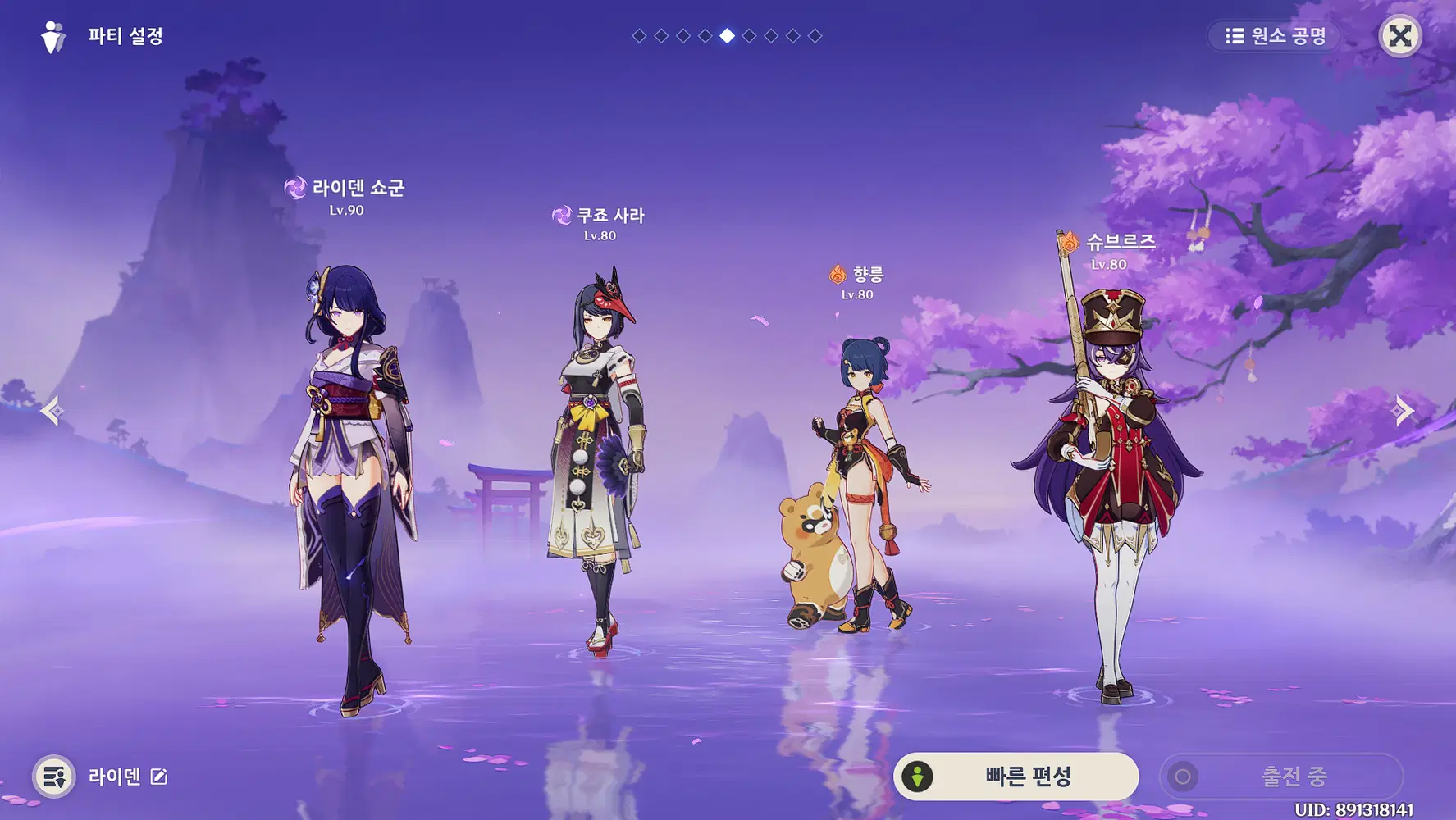
Task: Click the 출전 중 deployed button
Action: coord(1280,776)
